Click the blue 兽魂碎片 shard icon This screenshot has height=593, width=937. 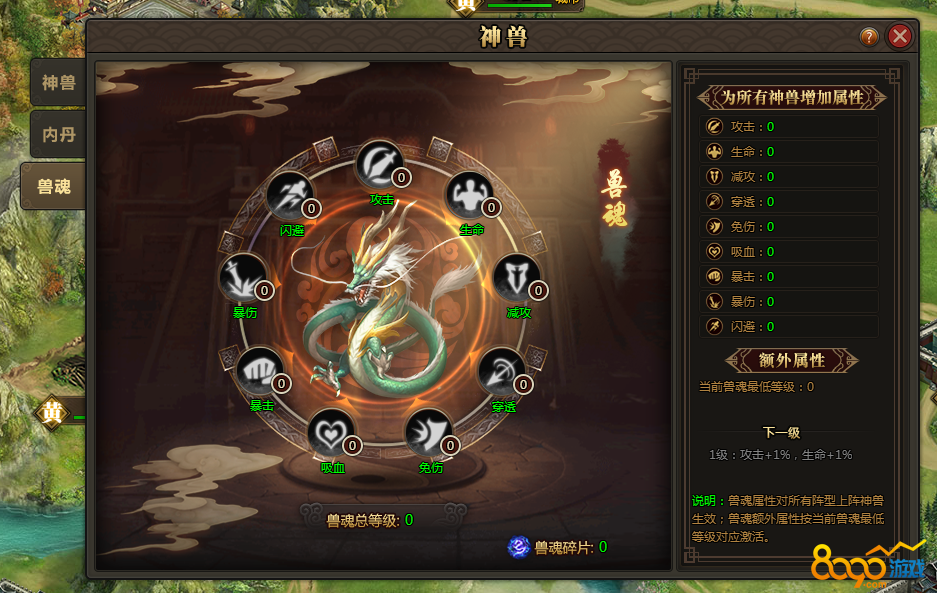[x=518, y=546]
